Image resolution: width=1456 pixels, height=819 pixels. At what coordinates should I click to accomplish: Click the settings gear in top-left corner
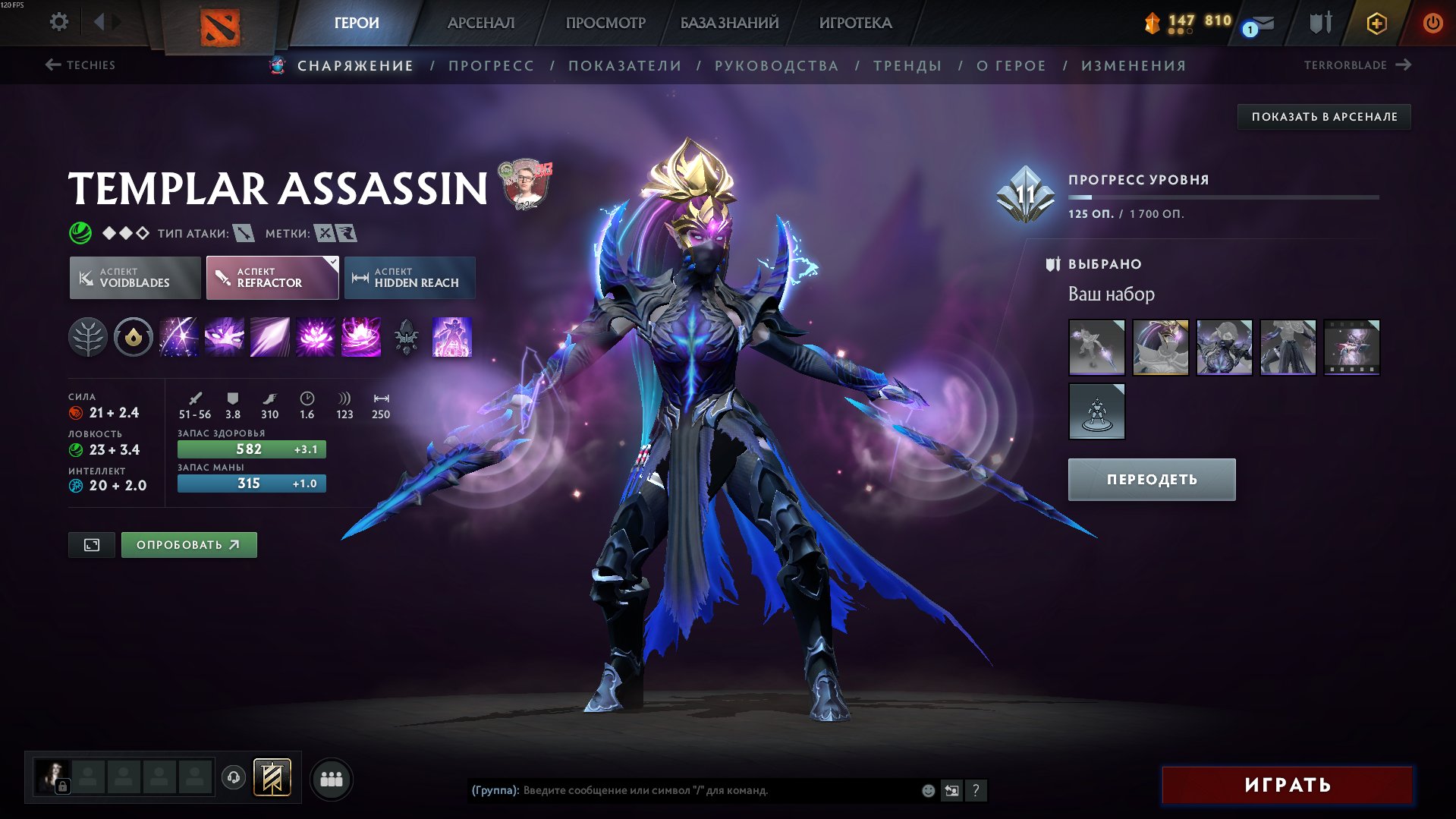pyautogui.click(x=58, y=22)
